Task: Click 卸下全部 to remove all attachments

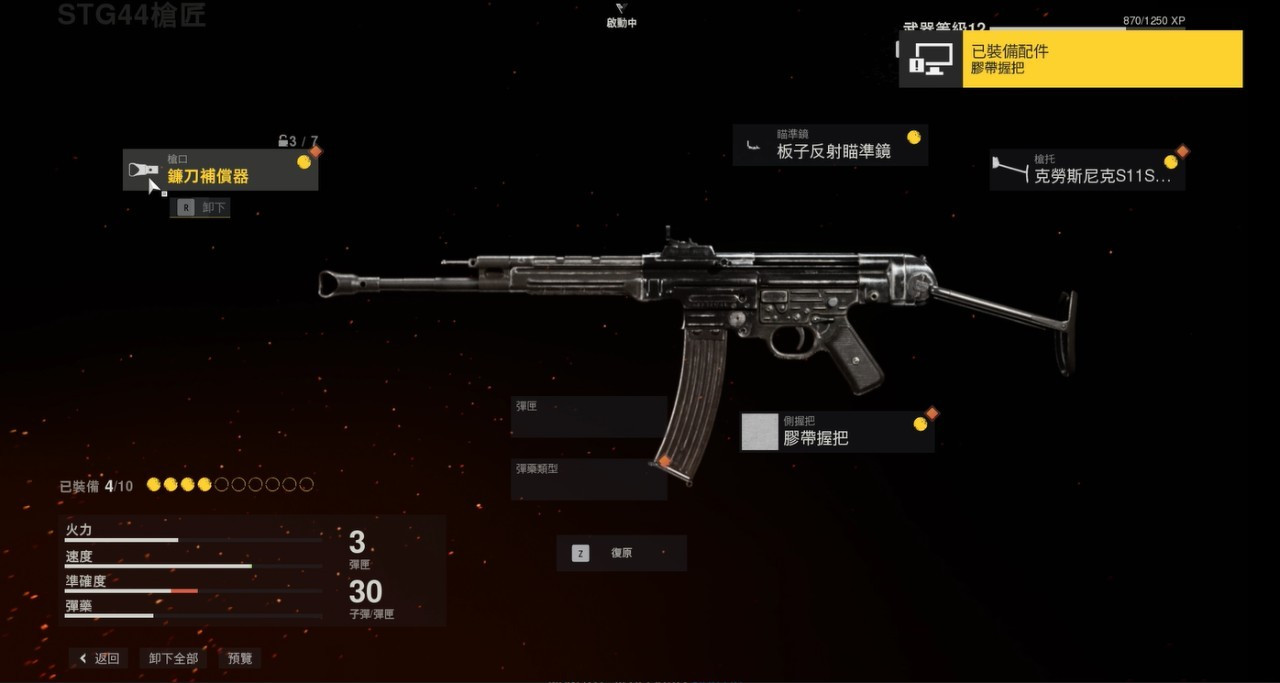Action: (173, 658)
